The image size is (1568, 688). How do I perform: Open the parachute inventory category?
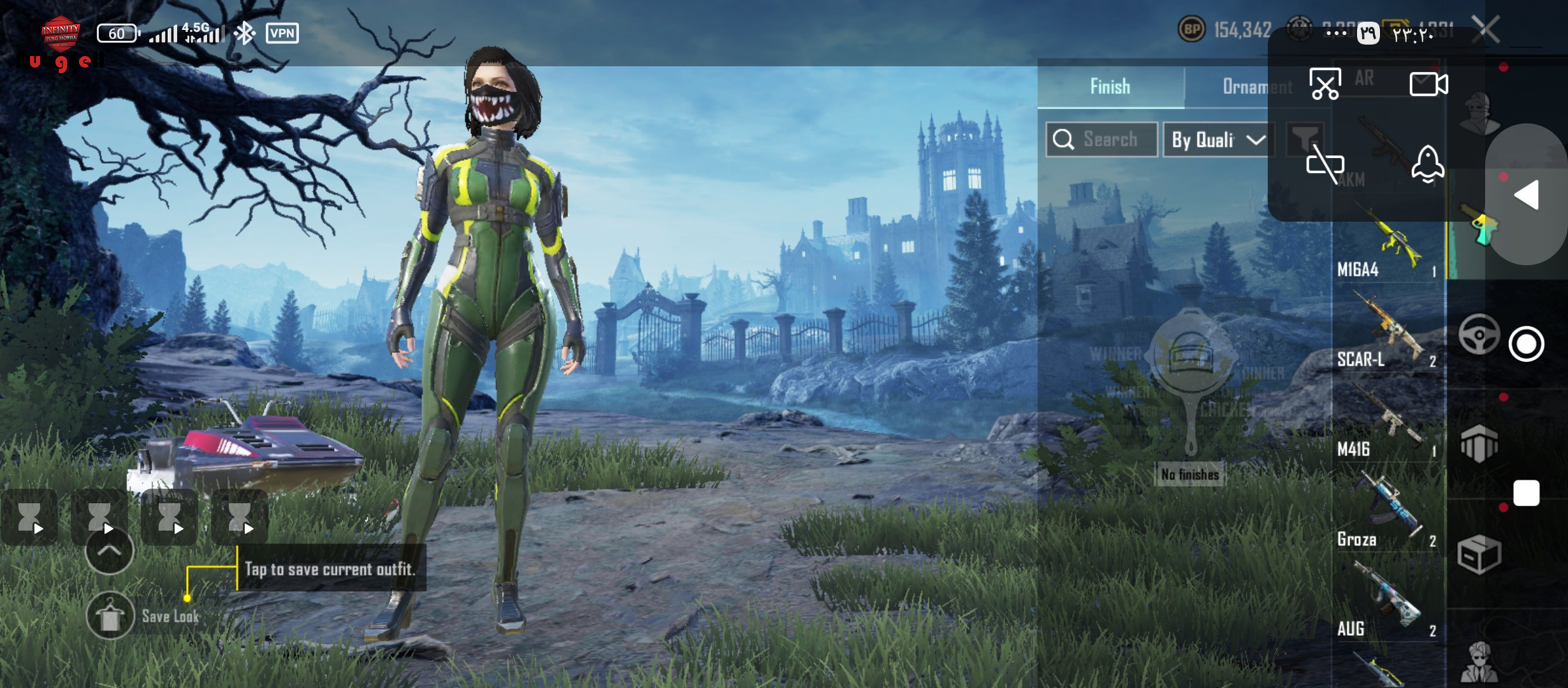click(x=1479, y=443)
